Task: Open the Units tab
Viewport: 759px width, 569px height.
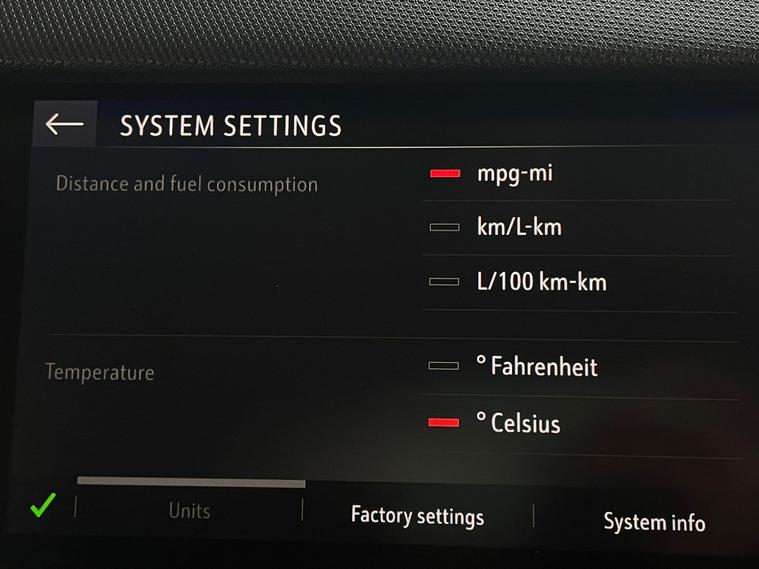Action: pyautogui.click(x=189, y=510)
